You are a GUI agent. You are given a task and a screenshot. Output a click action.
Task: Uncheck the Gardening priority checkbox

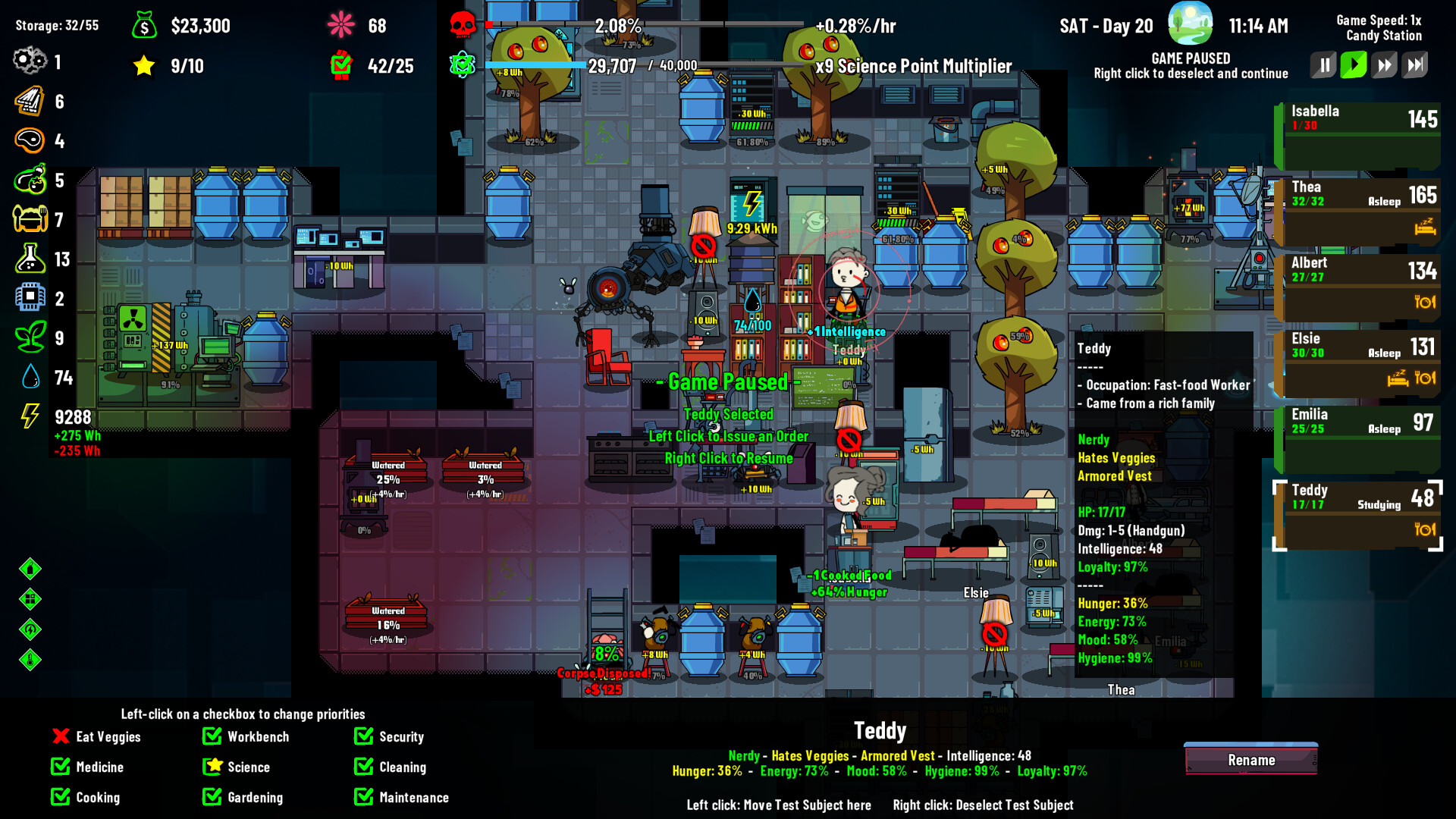[x=210, y=797]
